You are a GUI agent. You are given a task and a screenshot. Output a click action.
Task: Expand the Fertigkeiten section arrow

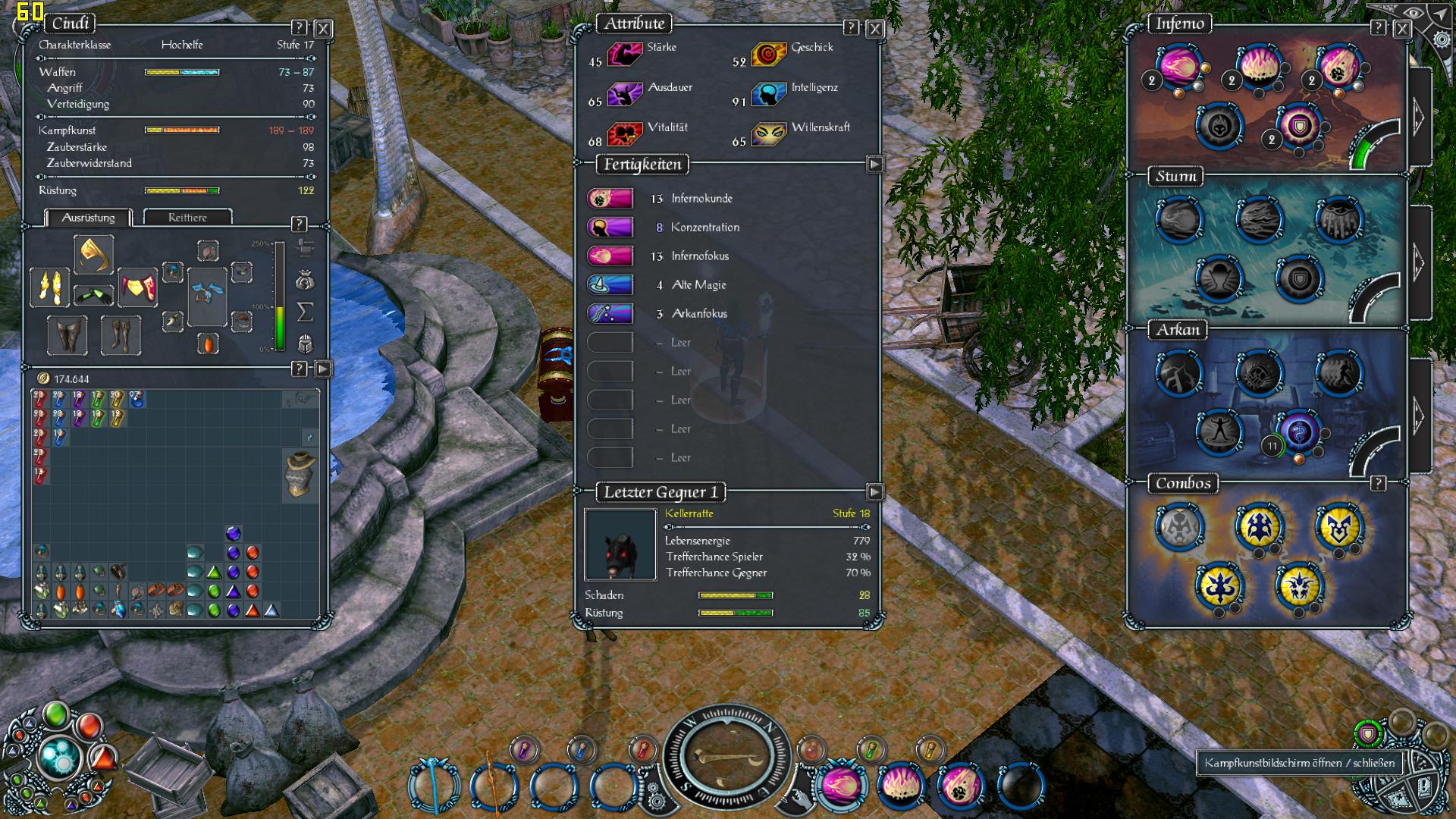874,165
